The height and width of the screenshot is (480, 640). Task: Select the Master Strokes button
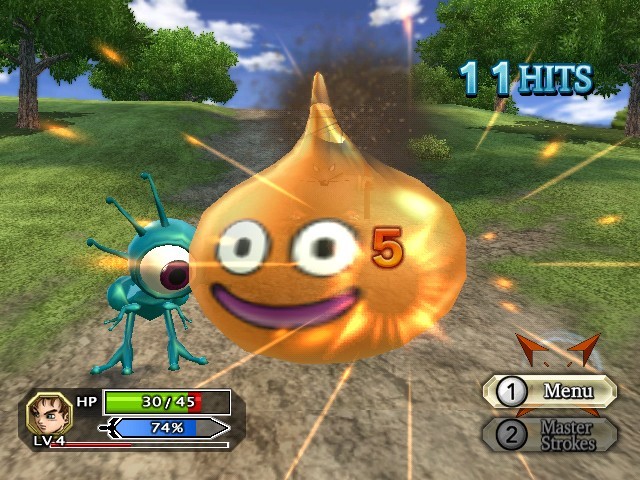pyautogui.click(x=550, y=435)
